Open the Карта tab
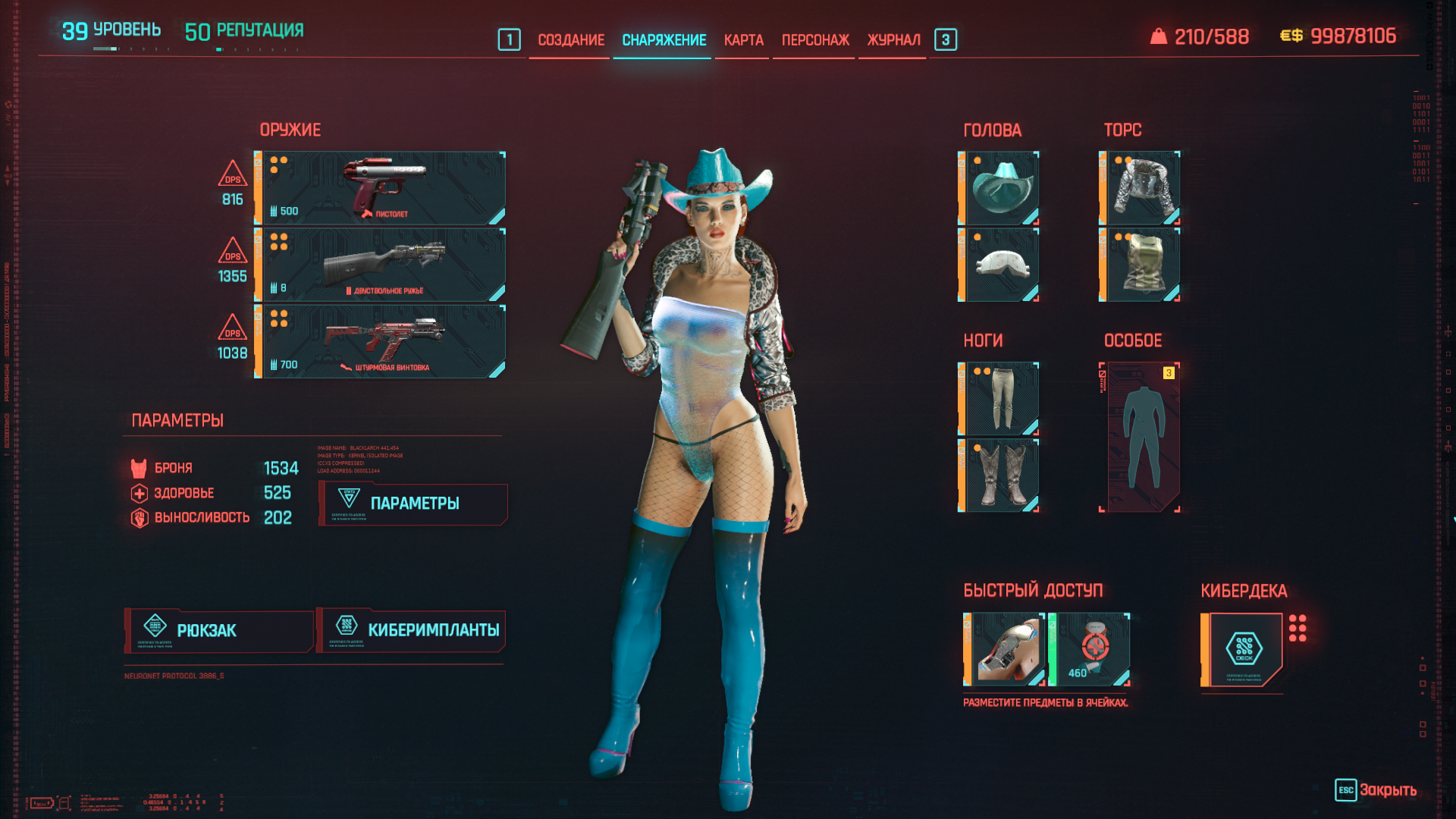 tap(743, 40)
